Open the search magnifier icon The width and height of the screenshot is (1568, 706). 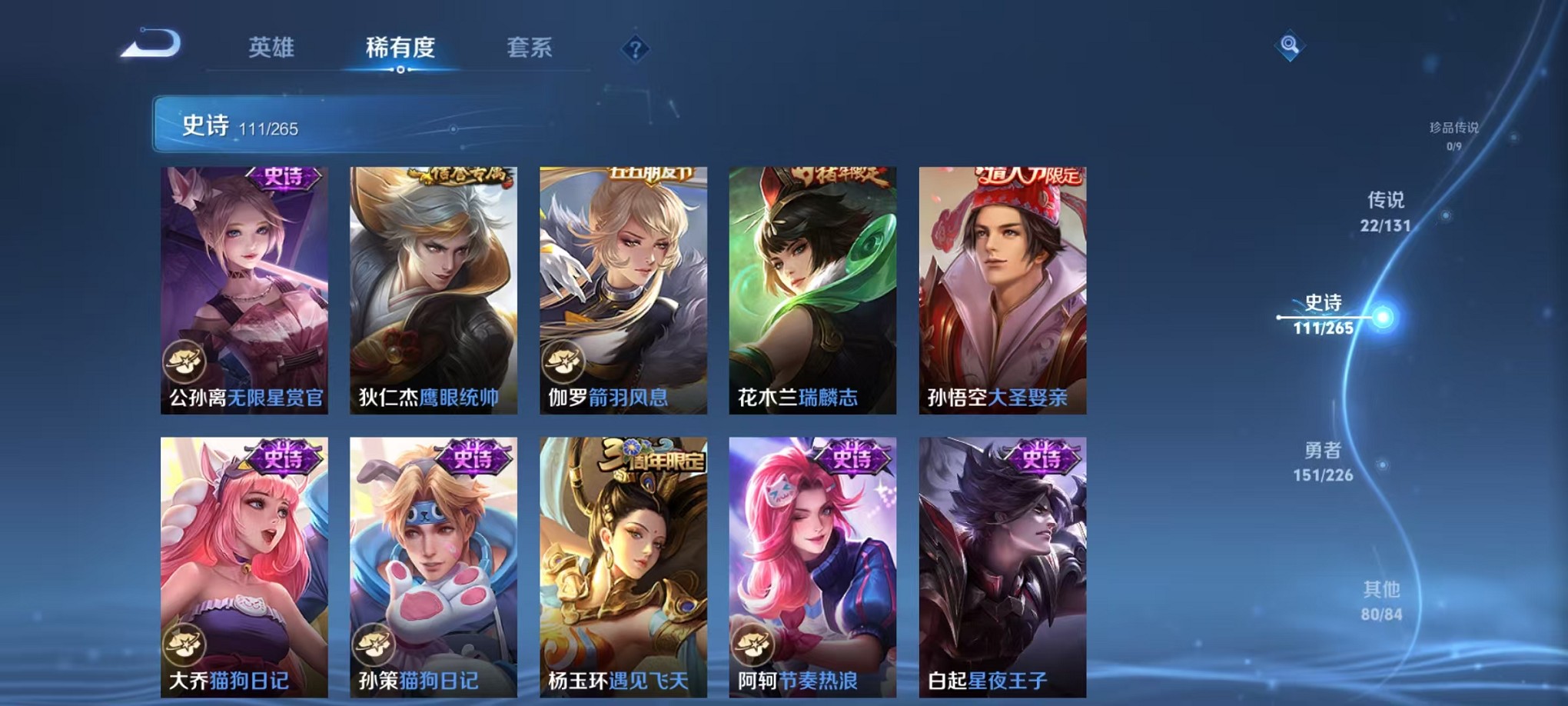click(1290, 46)
